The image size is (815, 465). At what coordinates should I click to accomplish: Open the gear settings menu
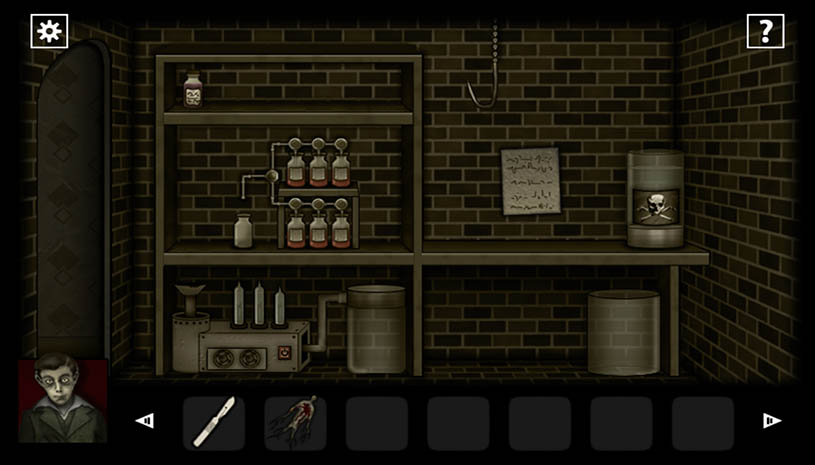pyautogui.click(x=48, y=31)
